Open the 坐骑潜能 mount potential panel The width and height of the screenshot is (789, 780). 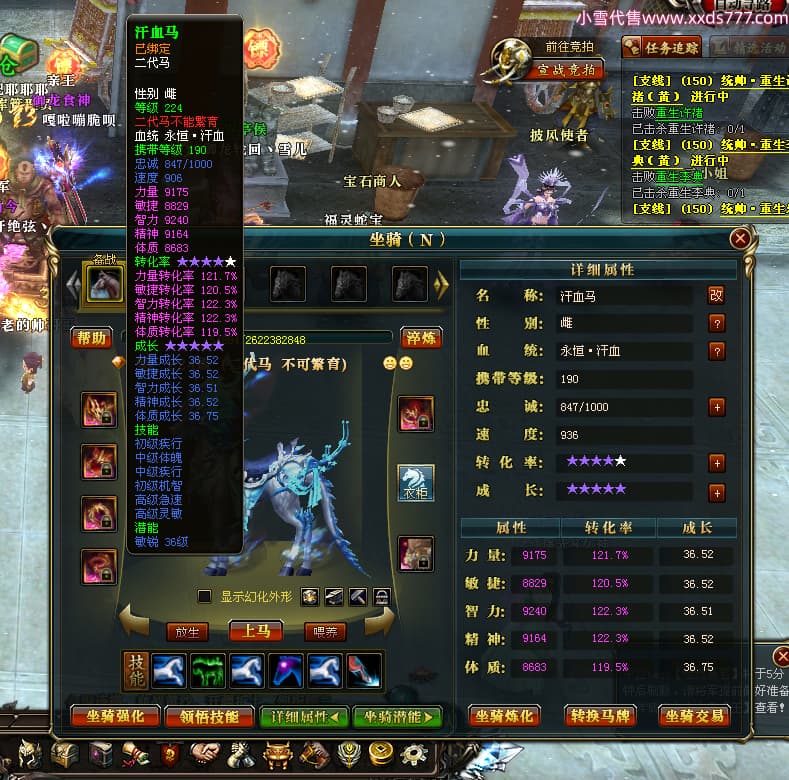[397, 716]
